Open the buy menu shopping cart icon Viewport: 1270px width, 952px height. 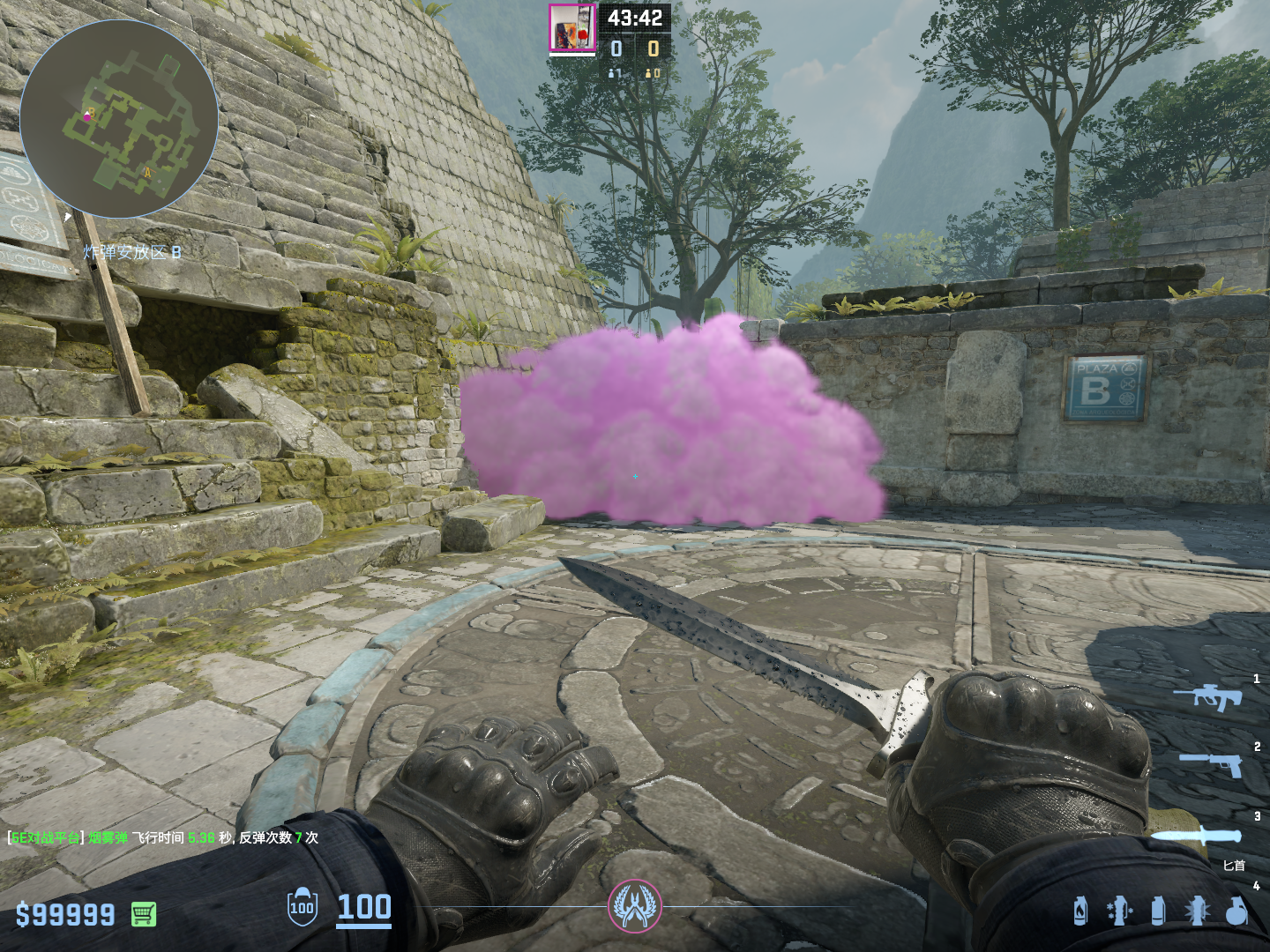click(x=144, y=914)
